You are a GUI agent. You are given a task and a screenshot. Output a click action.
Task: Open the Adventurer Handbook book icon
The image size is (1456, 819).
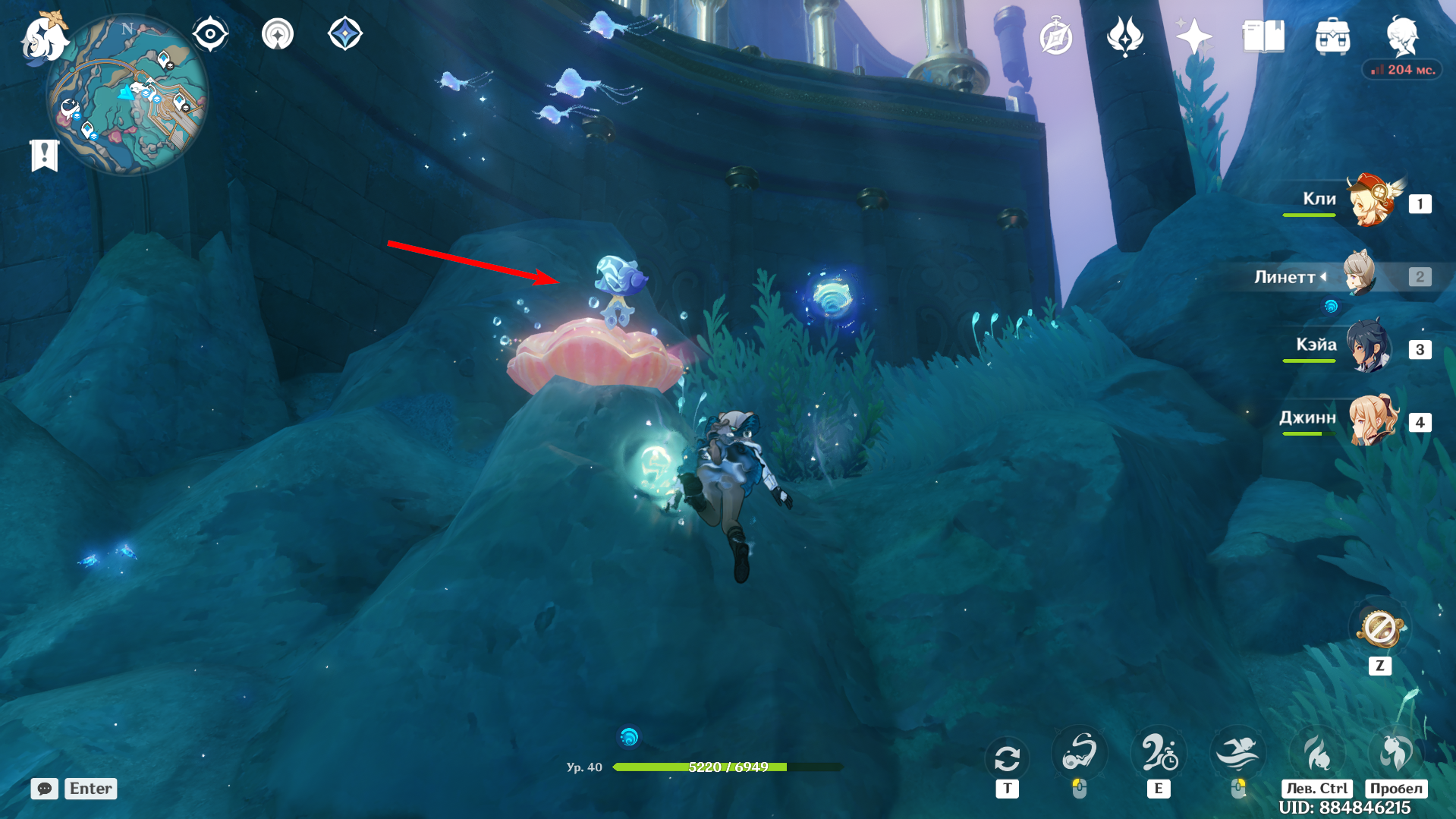[x=1263, y=36]
